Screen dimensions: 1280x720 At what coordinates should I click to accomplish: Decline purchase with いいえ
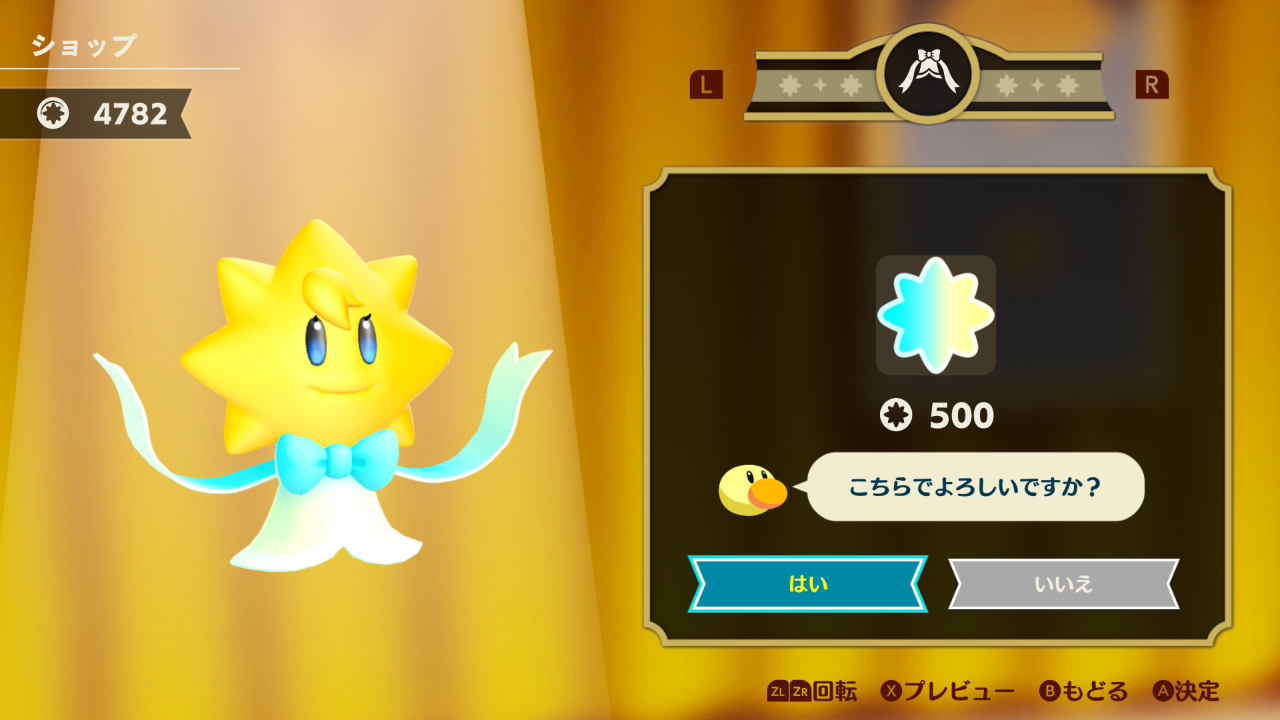point(1063,584)
